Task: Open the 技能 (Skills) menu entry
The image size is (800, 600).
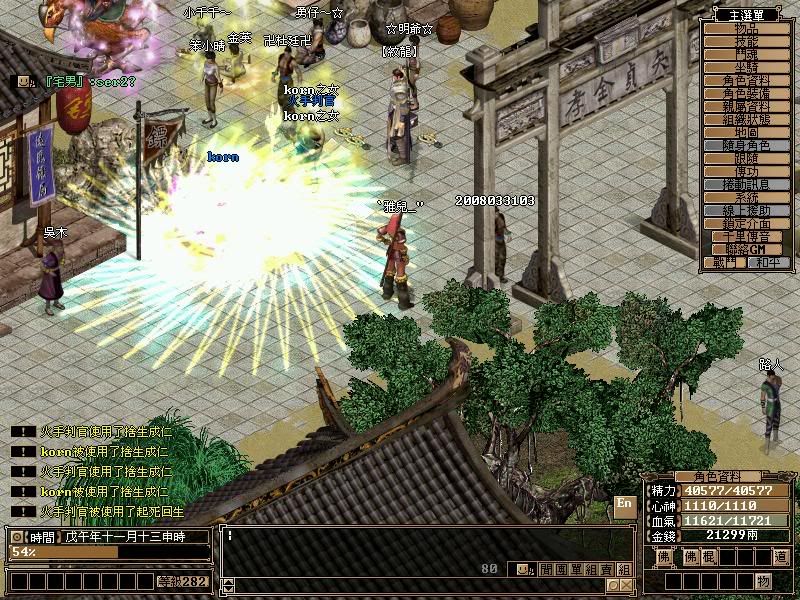Action: [x=746, y=42]
